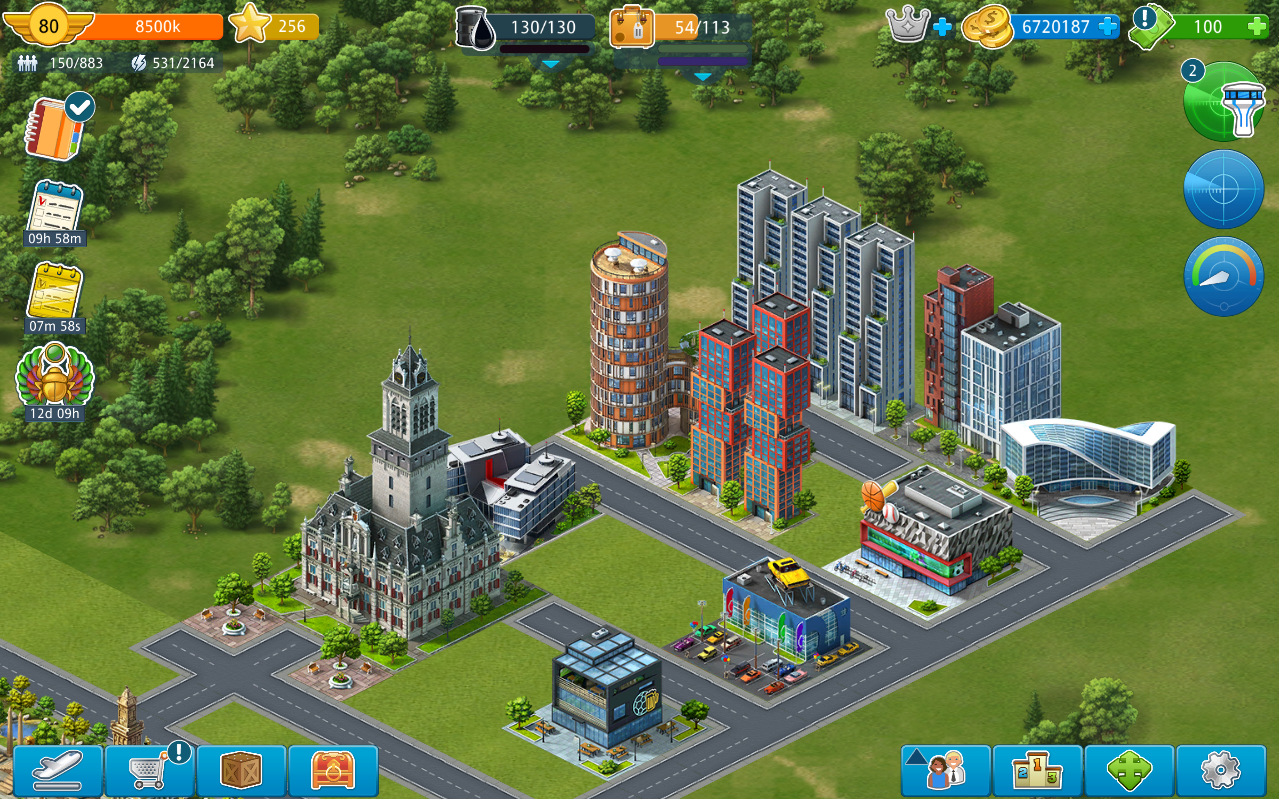
Task: Expand the passenger luggage dropdown arrow
Action: (x=703, y=76)
